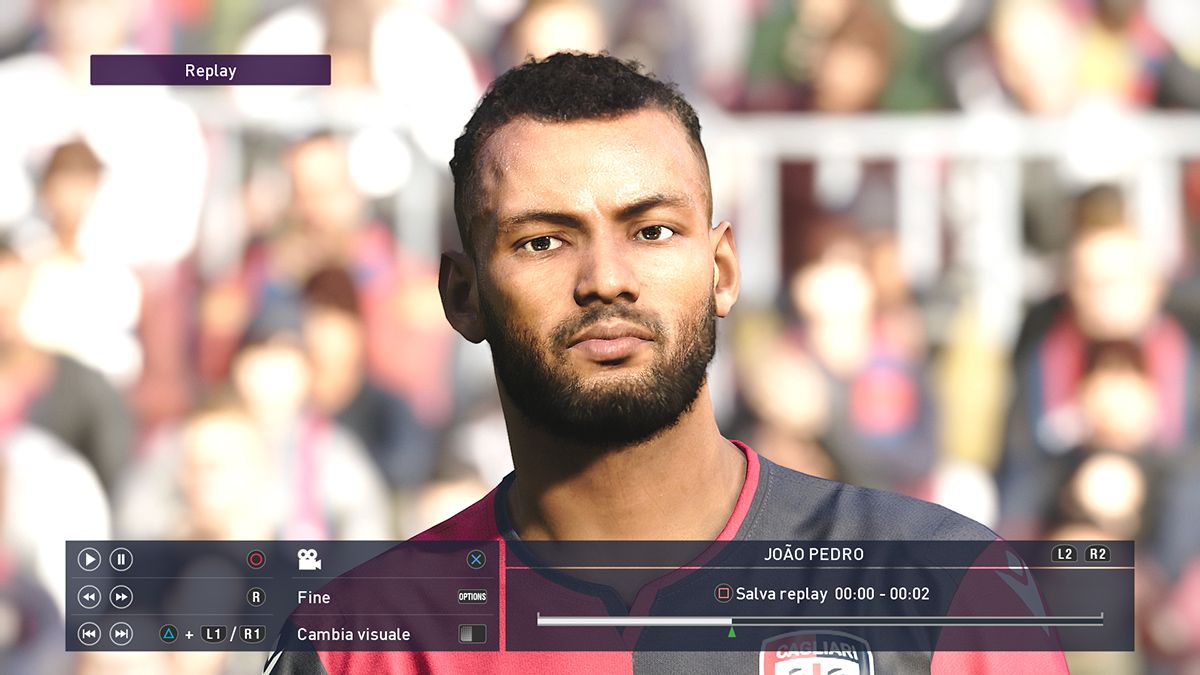Select the Cambia visuale option

click(353, 634)
